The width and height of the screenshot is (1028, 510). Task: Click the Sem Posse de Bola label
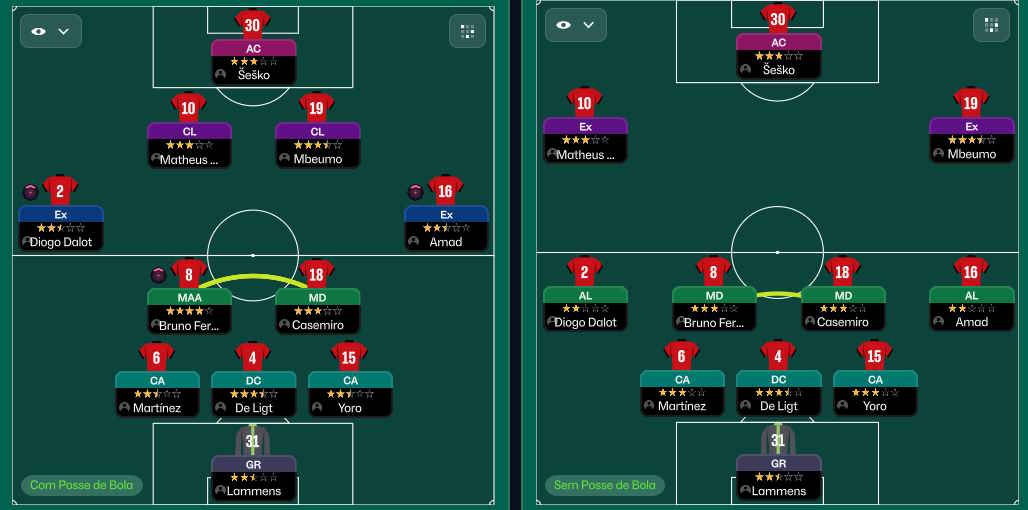point(606,485)
